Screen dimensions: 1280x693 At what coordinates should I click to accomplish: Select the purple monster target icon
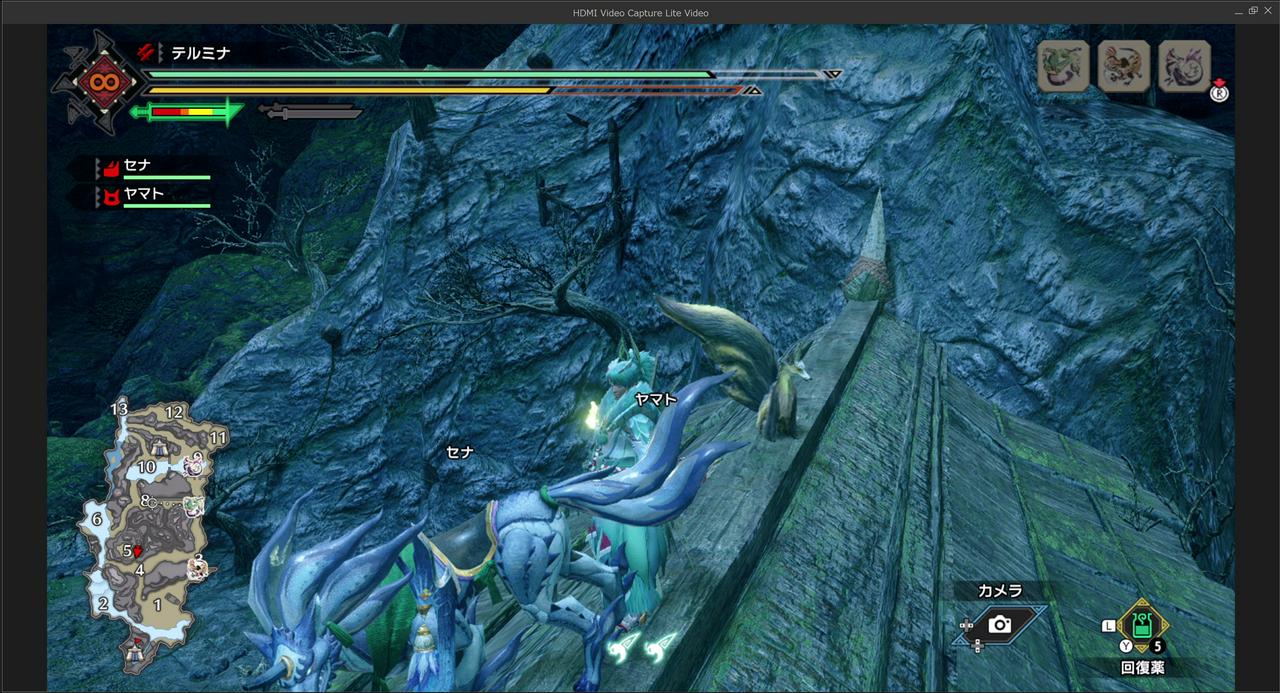click(x=1184, y=66)
